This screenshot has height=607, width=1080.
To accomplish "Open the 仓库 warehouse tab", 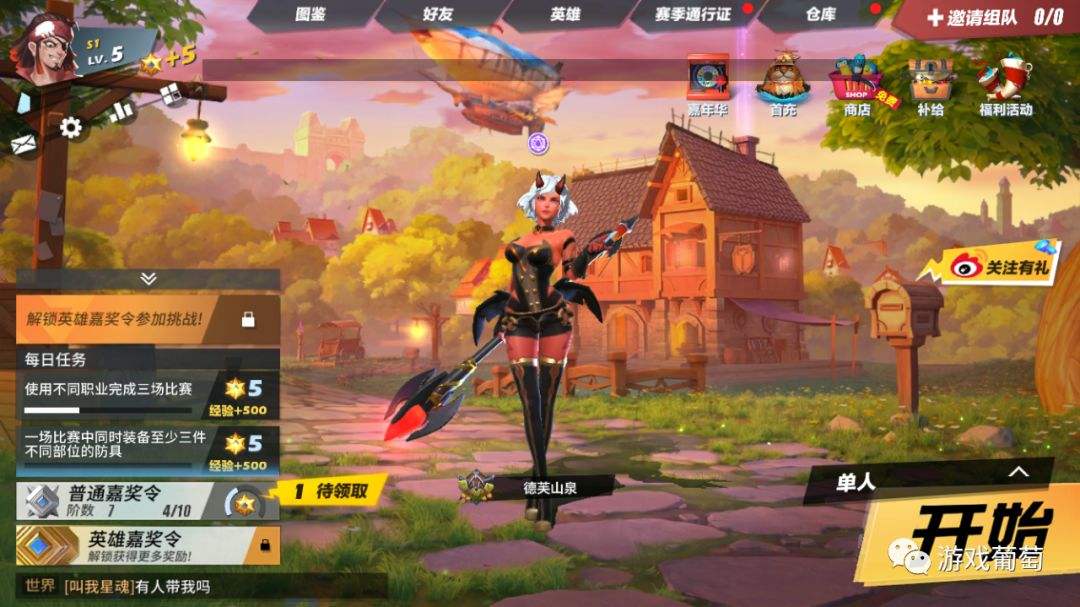I will 821,15.
